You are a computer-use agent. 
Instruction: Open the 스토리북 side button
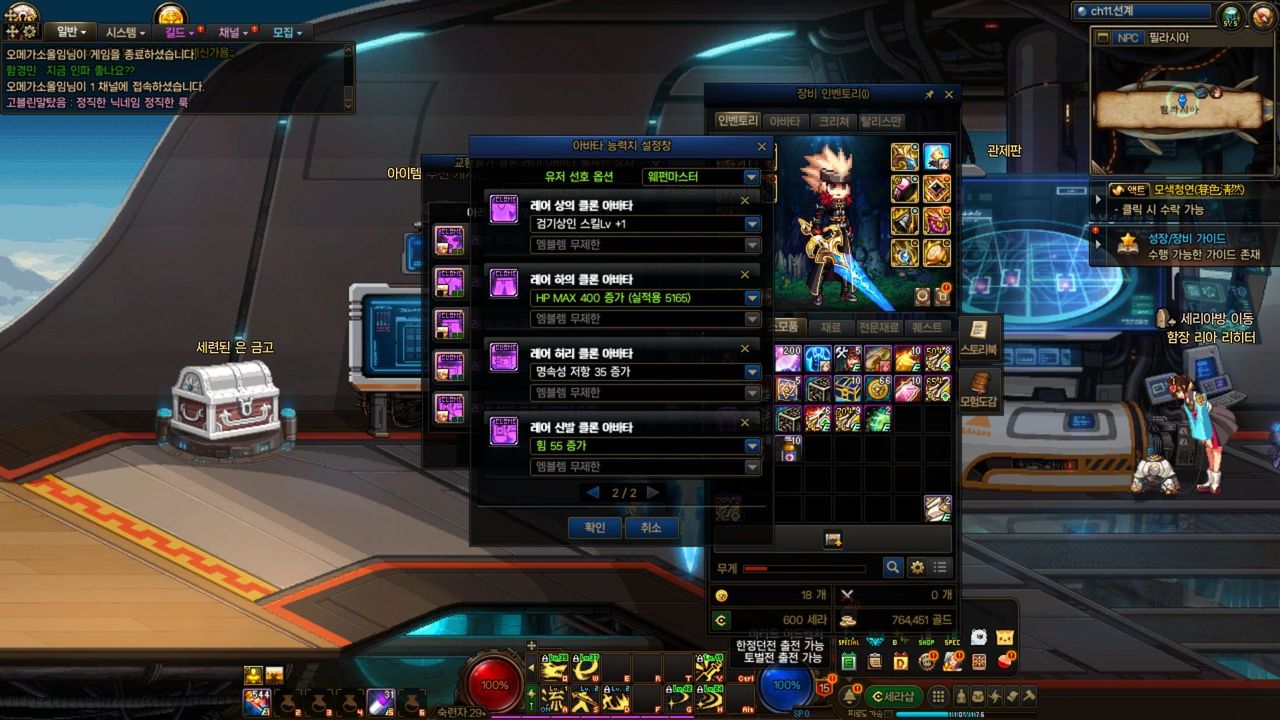pyautogui.click(x=979, y=338)
